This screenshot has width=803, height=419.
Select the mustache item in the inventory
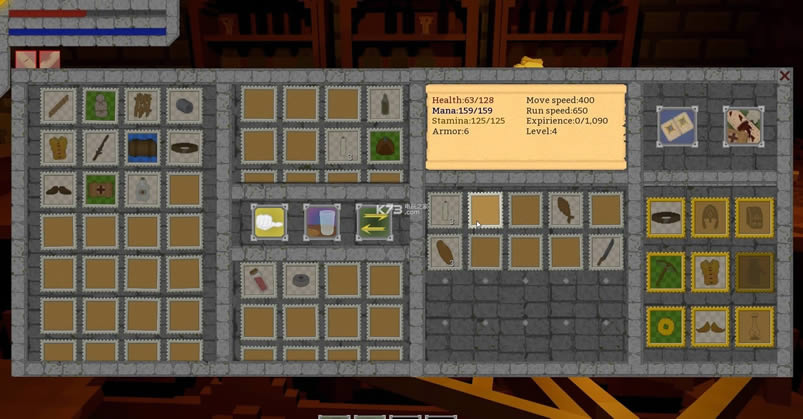point(59,189)
